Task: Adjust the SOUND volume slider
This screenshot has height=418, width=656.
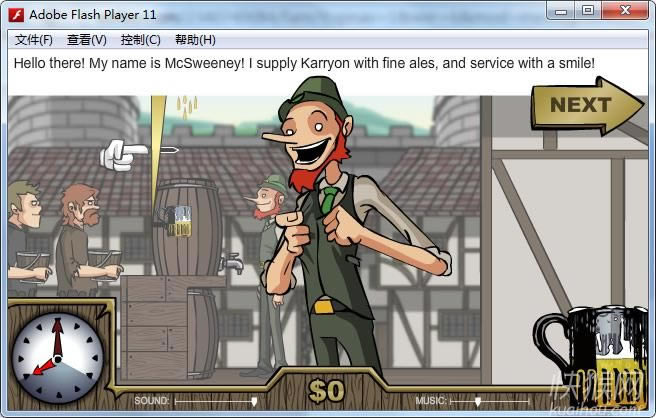Action: tap(254, 401)
